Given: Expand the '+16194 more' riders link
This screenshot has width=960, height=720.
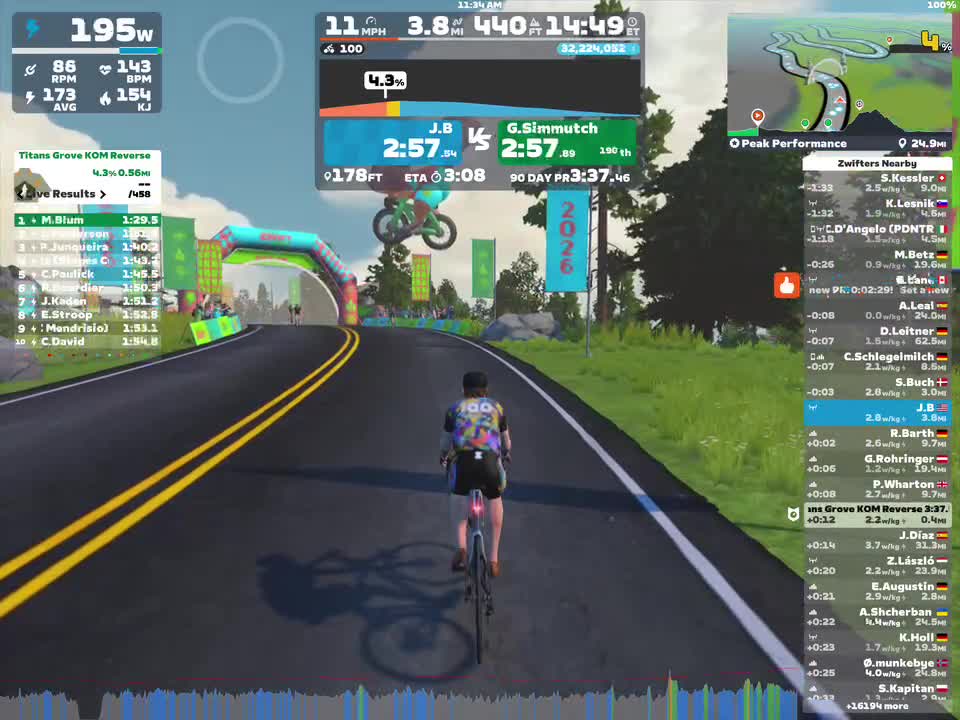Looking at the screenshot, I should click(x=877, y=706).
